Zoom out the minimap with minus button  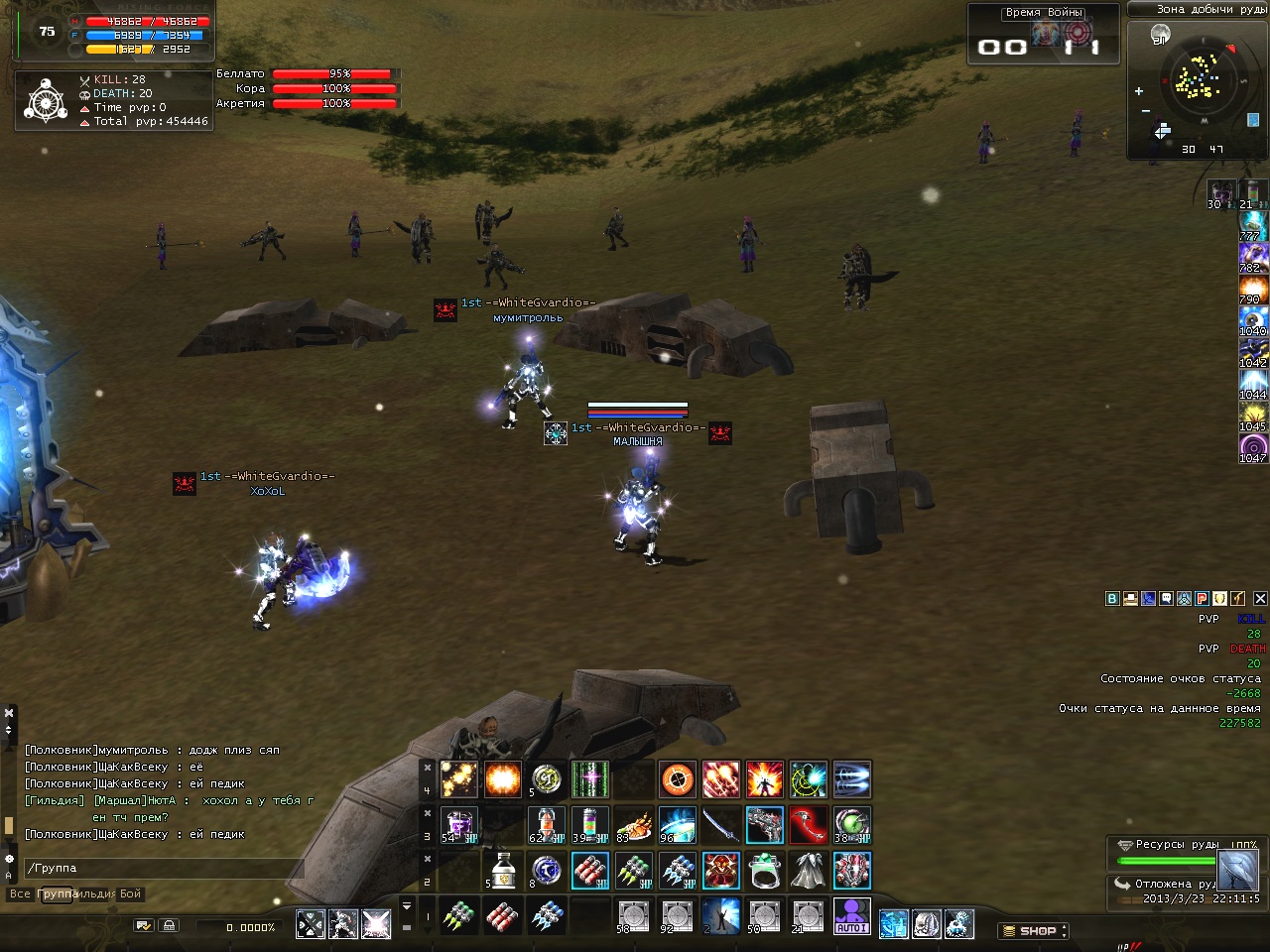(1146, 111)
